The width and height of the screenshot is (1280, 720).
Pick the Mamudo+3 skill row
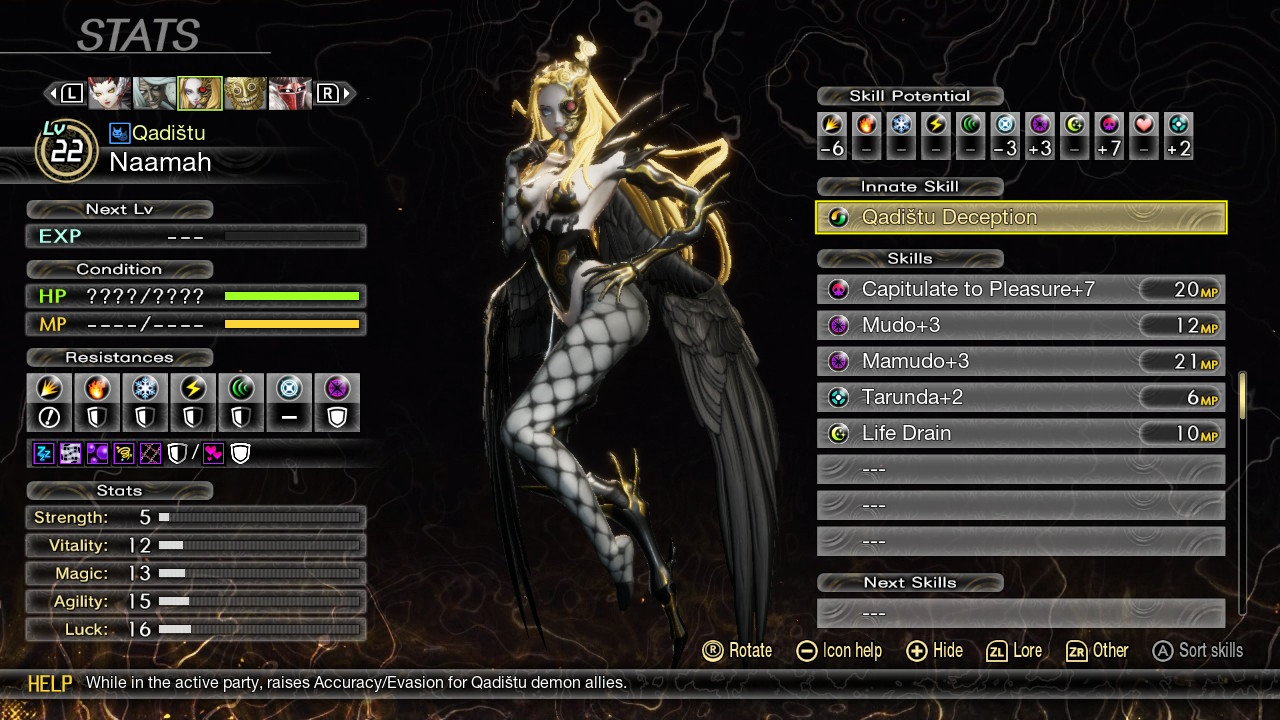coord(1021,362)
